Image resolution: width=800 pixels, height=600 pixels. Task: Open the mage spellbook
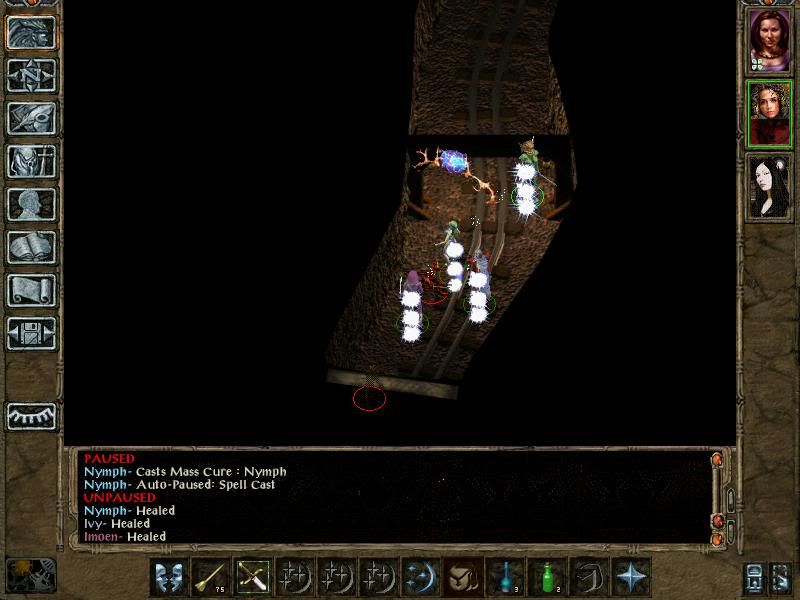[31, 247]
